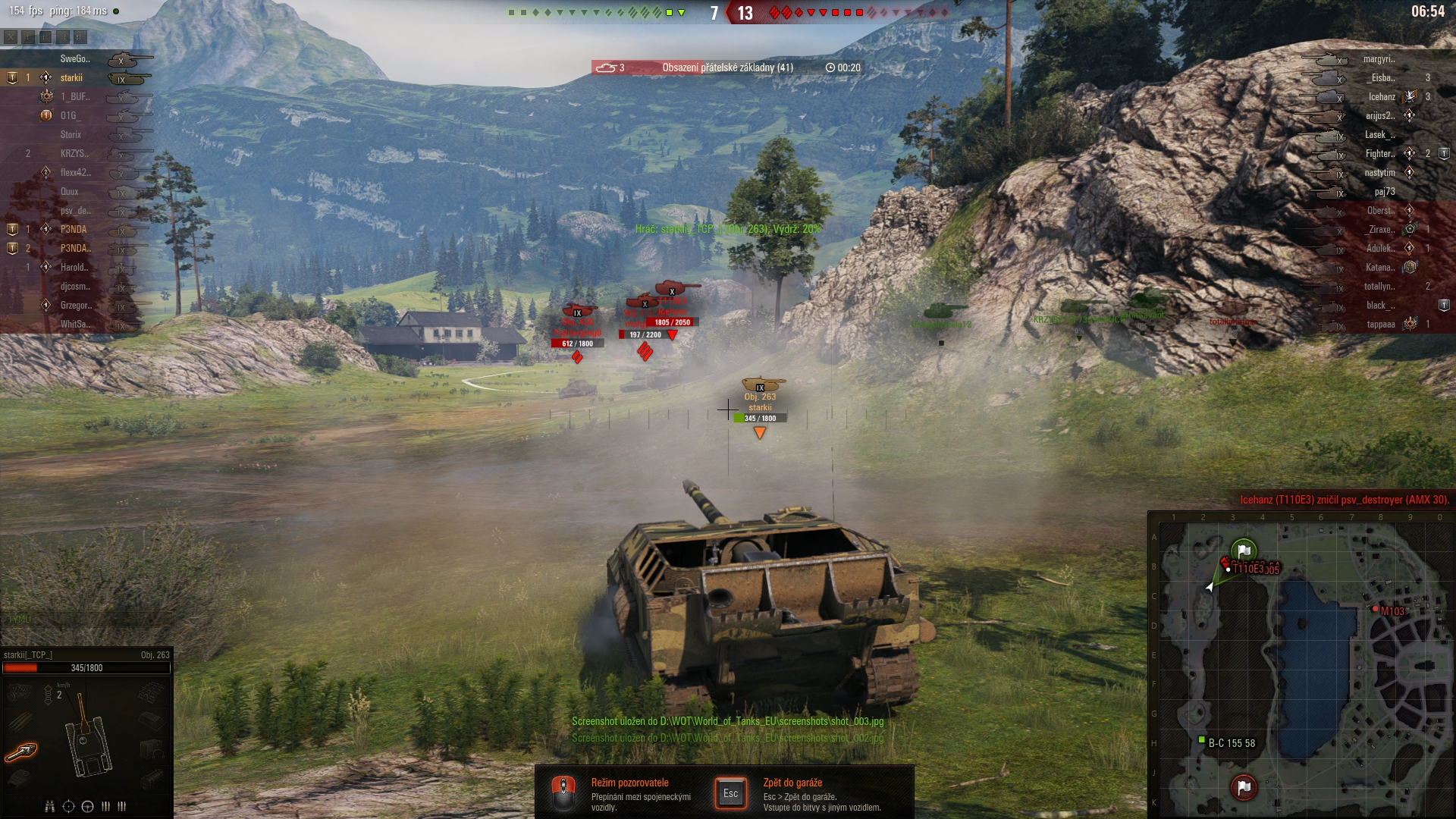Image resolution: width=1456 pixels, height=819 pixels.
Task: Click the crosshair gunner icon
Action: point(68,806)
